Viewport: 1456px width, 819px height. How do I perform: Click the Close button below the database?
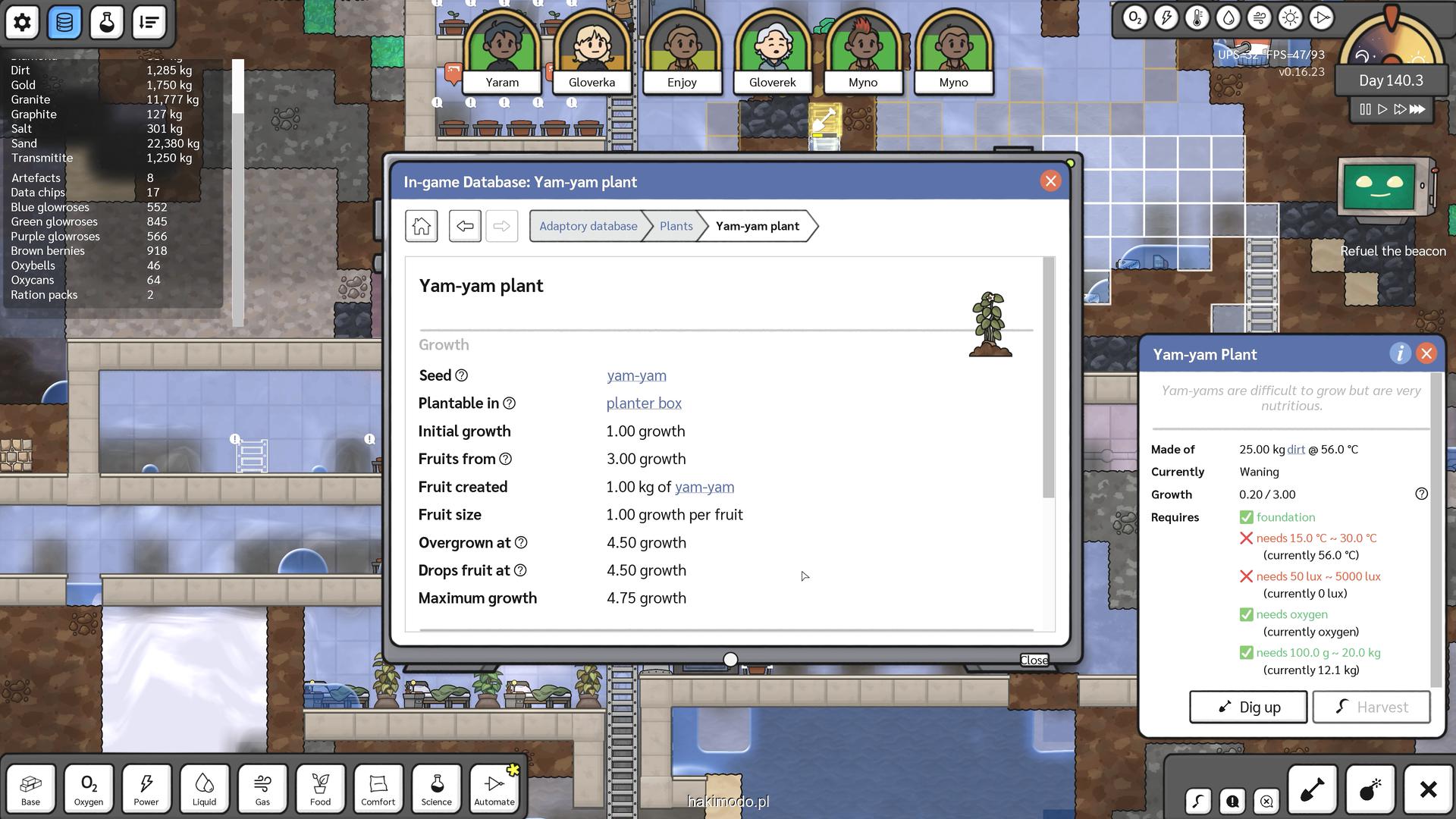tap(1034, 660)
